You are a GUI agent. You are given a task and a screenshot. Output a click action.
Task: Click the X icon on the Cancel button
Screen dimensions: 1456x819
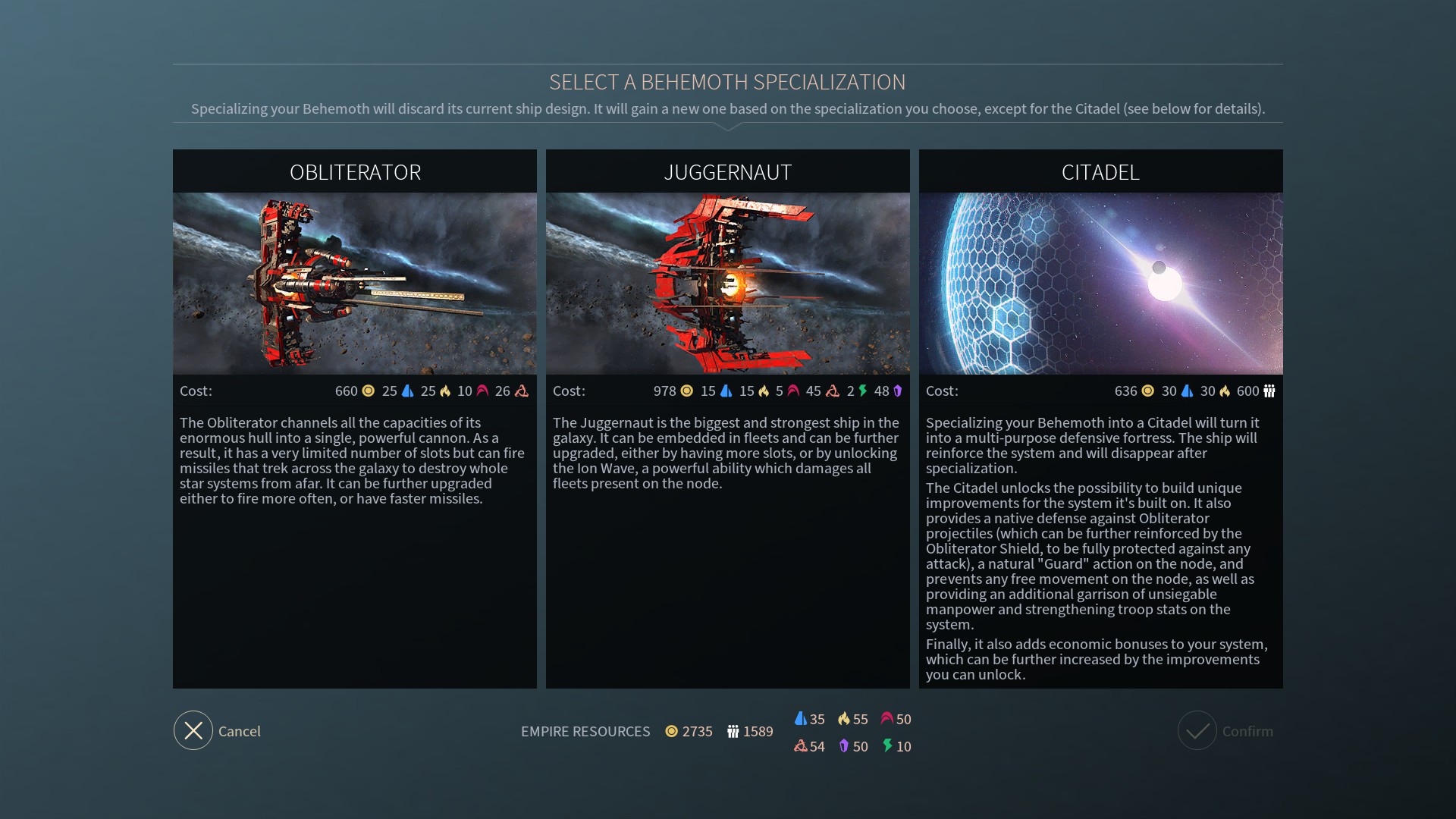pyautogui.click(x=193, y=730)
